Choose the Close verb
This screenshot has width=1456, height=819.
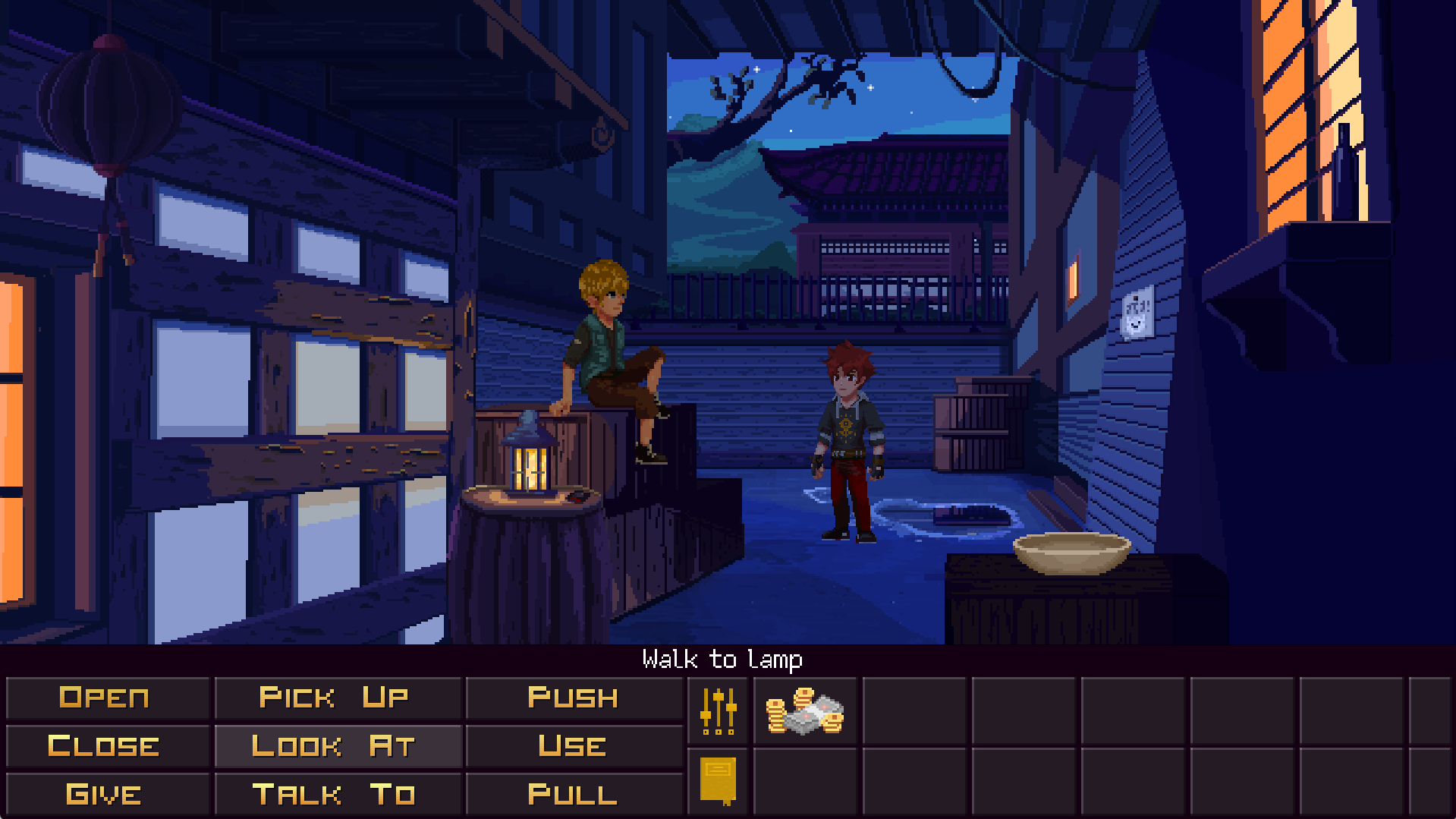coord(105,746)
